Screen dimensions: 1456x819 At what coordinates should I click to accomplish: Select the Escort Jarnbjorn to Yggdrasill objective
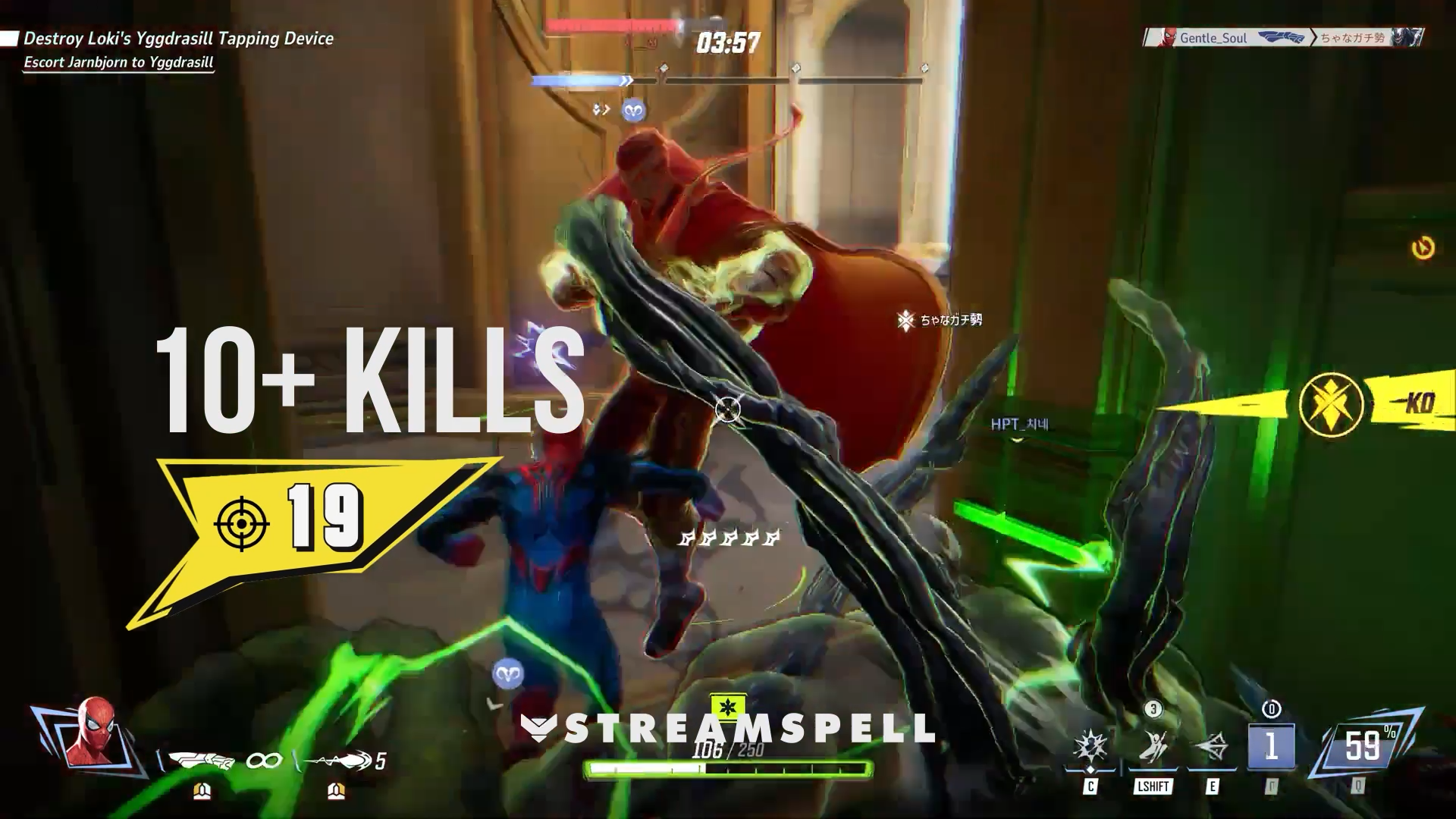[x=118, y=62]
